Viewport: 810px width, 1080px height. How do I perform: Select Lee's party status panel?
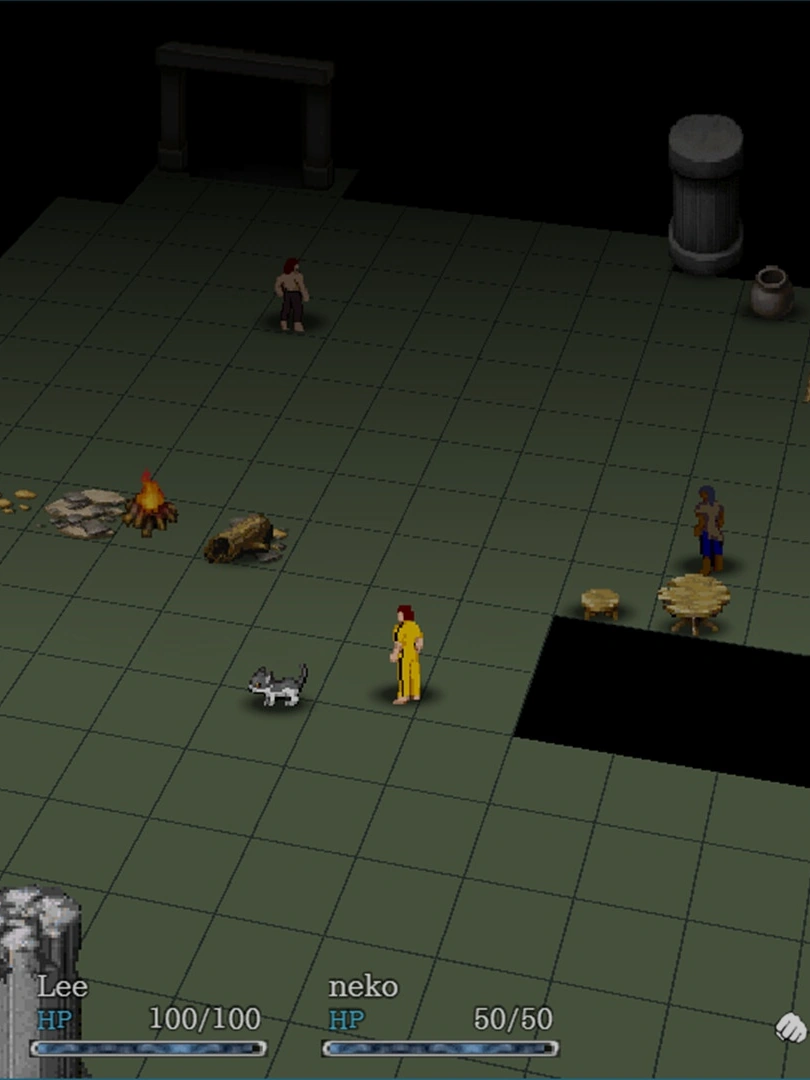coord(149,1017)
